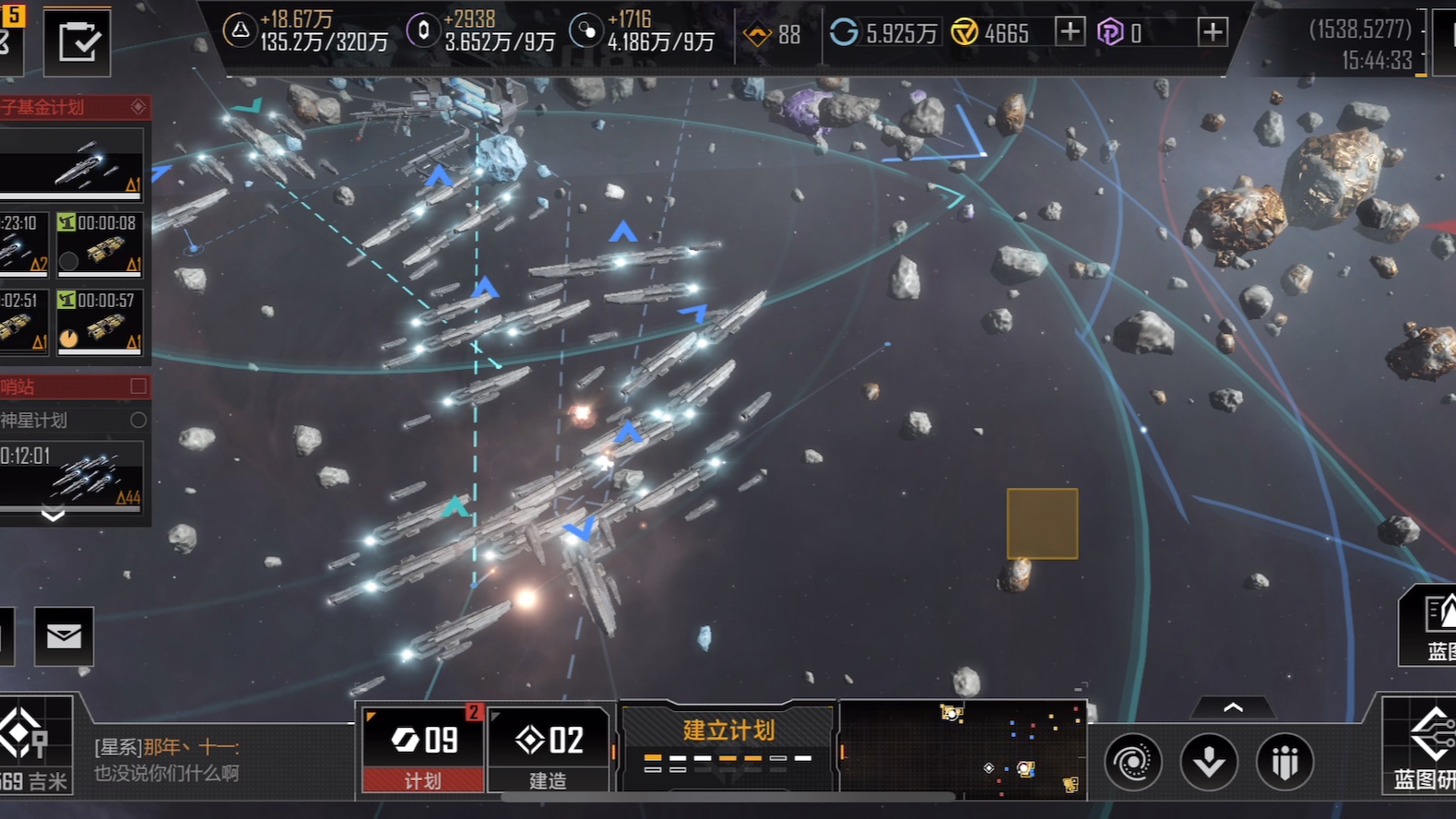Viewport: 1456px width, 819px height.
Task: Expand the bottom toolbar using the up chevron
Action: point(1233,706)
